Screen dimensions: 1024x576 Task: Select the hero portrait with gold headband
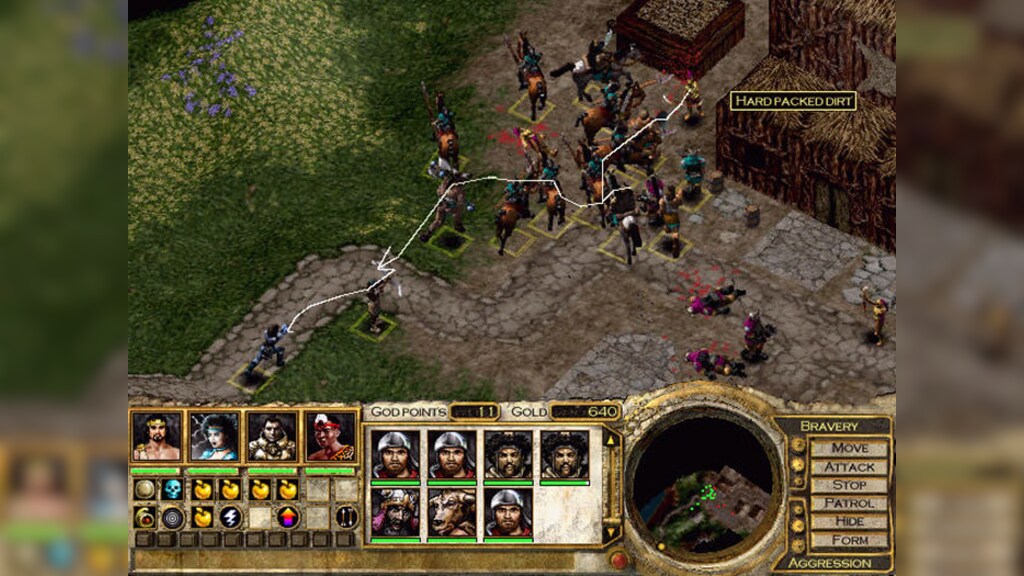pos(157,437)
